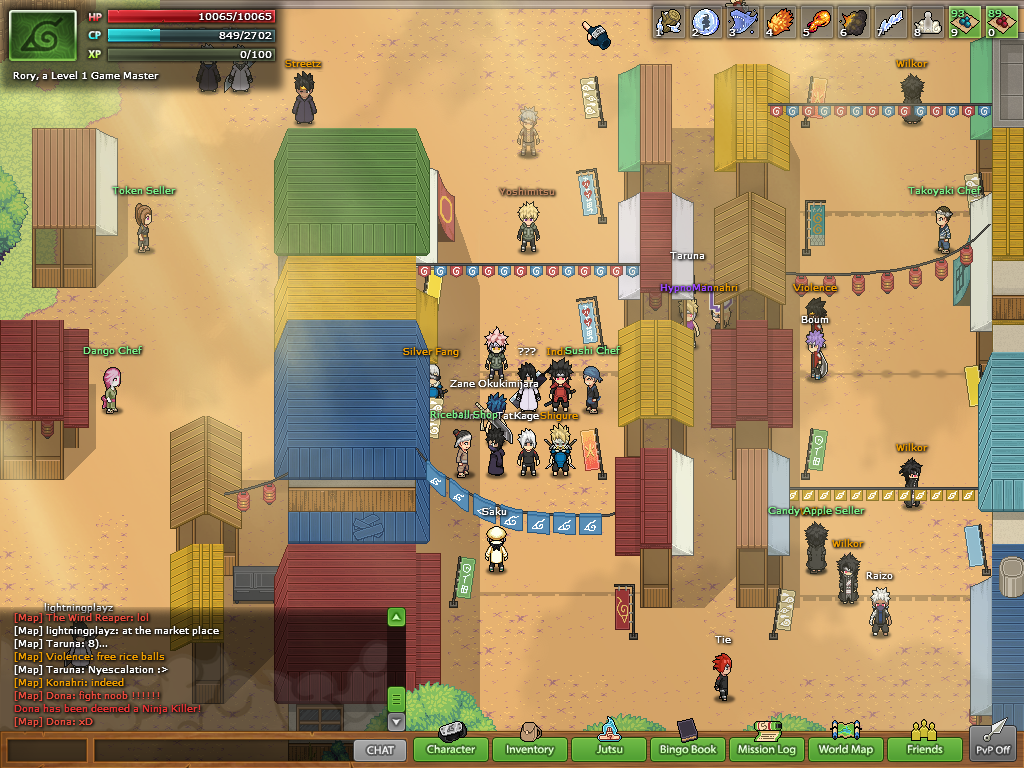This screenshot has width=1024, height=768.
Task: Show the Mission Log
Action: pos(767,749)
